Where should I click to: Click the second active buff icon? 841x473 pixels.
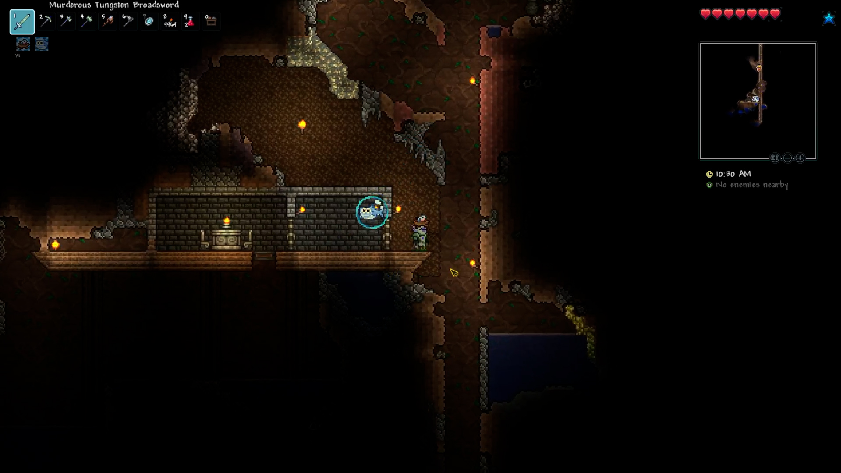[41, 44]
